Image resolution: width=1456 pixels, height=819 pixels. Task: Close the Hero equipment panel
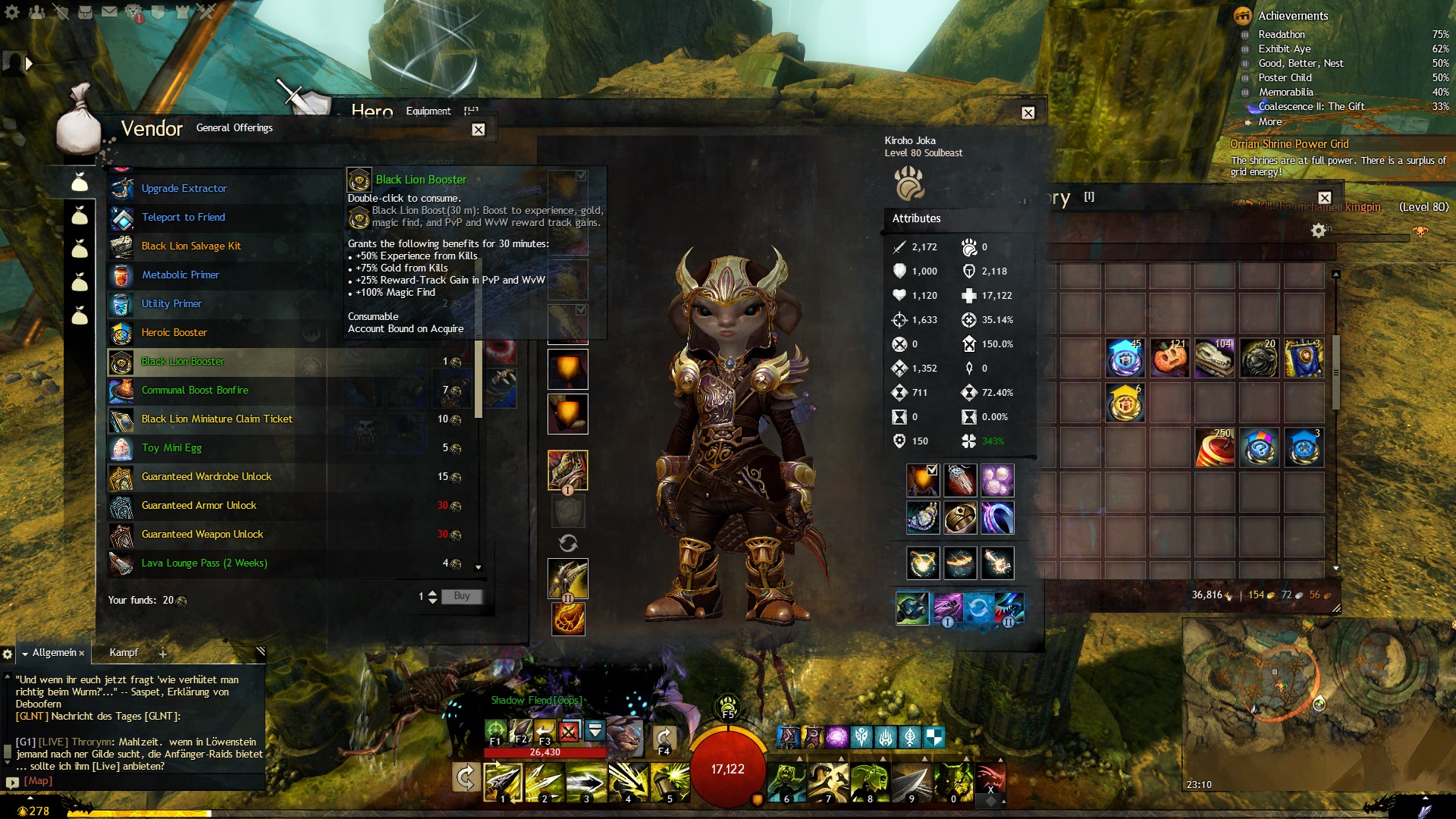1028,113
